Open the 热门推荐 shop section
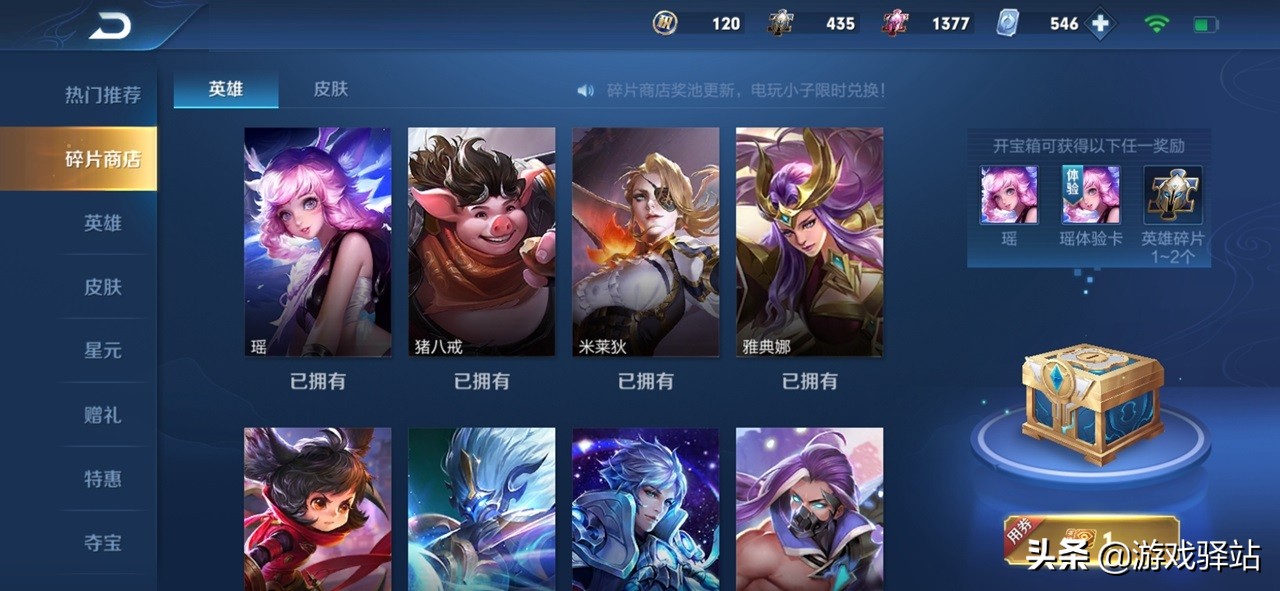Screen dimensions: 1280x591 [x=103, y=95]
